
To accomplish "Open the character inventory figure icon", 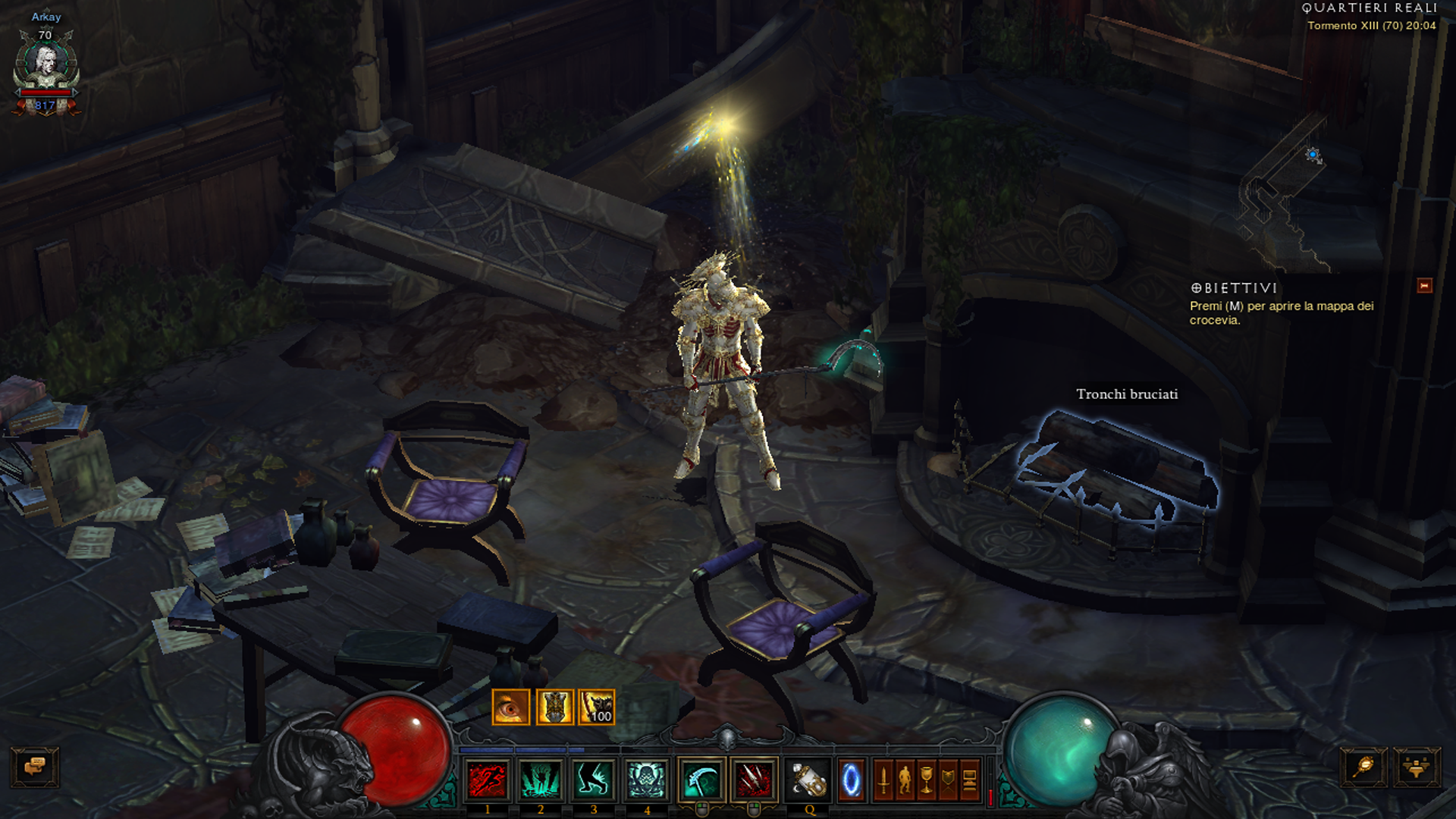I will tap(905, 780).
